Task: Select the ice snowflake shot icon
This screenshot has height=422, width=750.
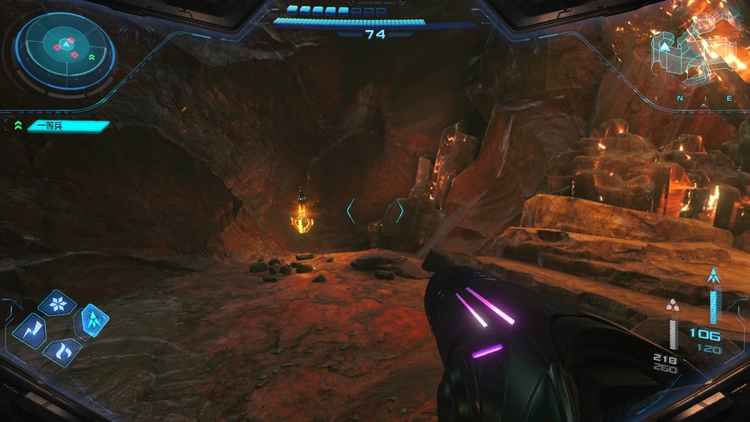Action: (56, 304)
